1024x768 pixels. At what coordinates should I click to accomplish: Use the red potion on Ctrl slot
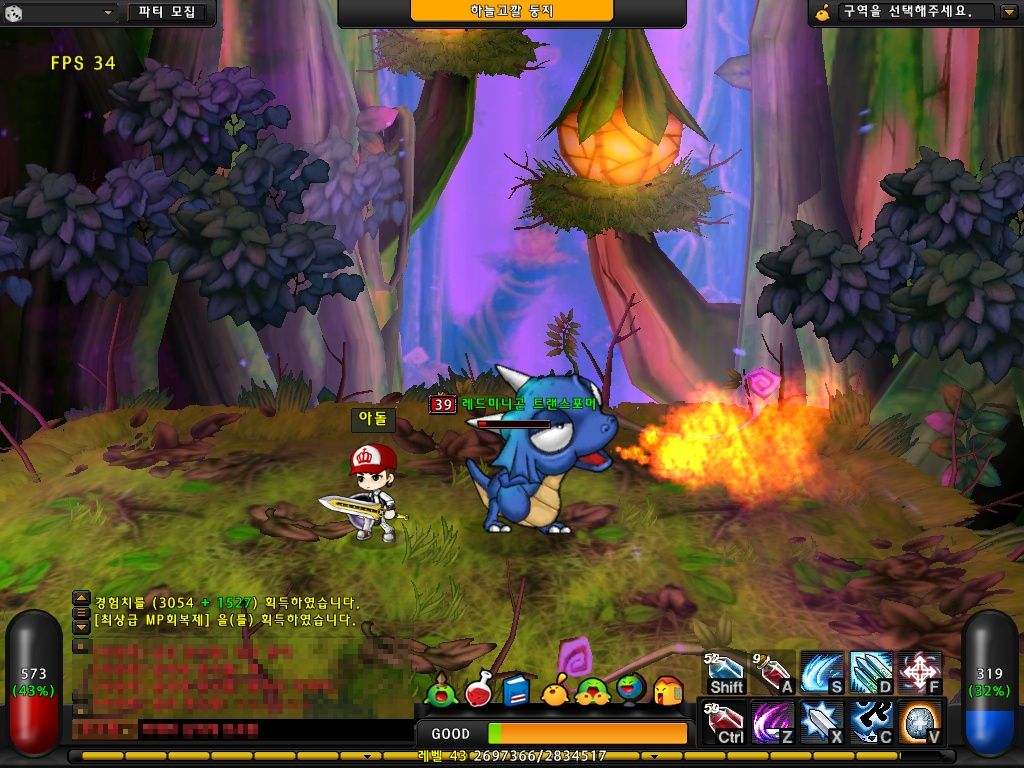[x=726, y=722]
